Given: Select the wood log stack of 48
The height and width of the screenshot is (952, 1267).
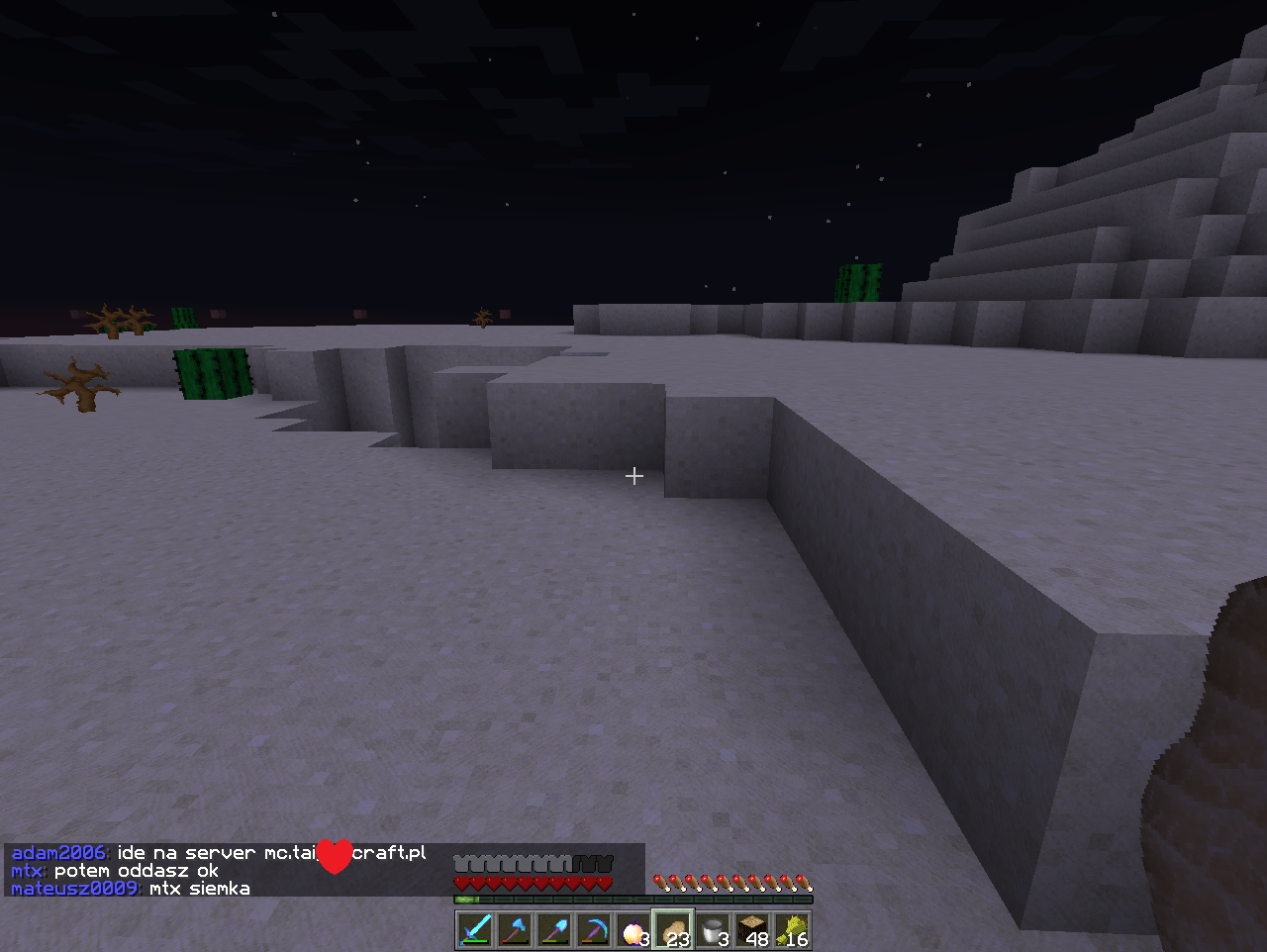Looking at the screenshot, I should click(x=752, y=930).
